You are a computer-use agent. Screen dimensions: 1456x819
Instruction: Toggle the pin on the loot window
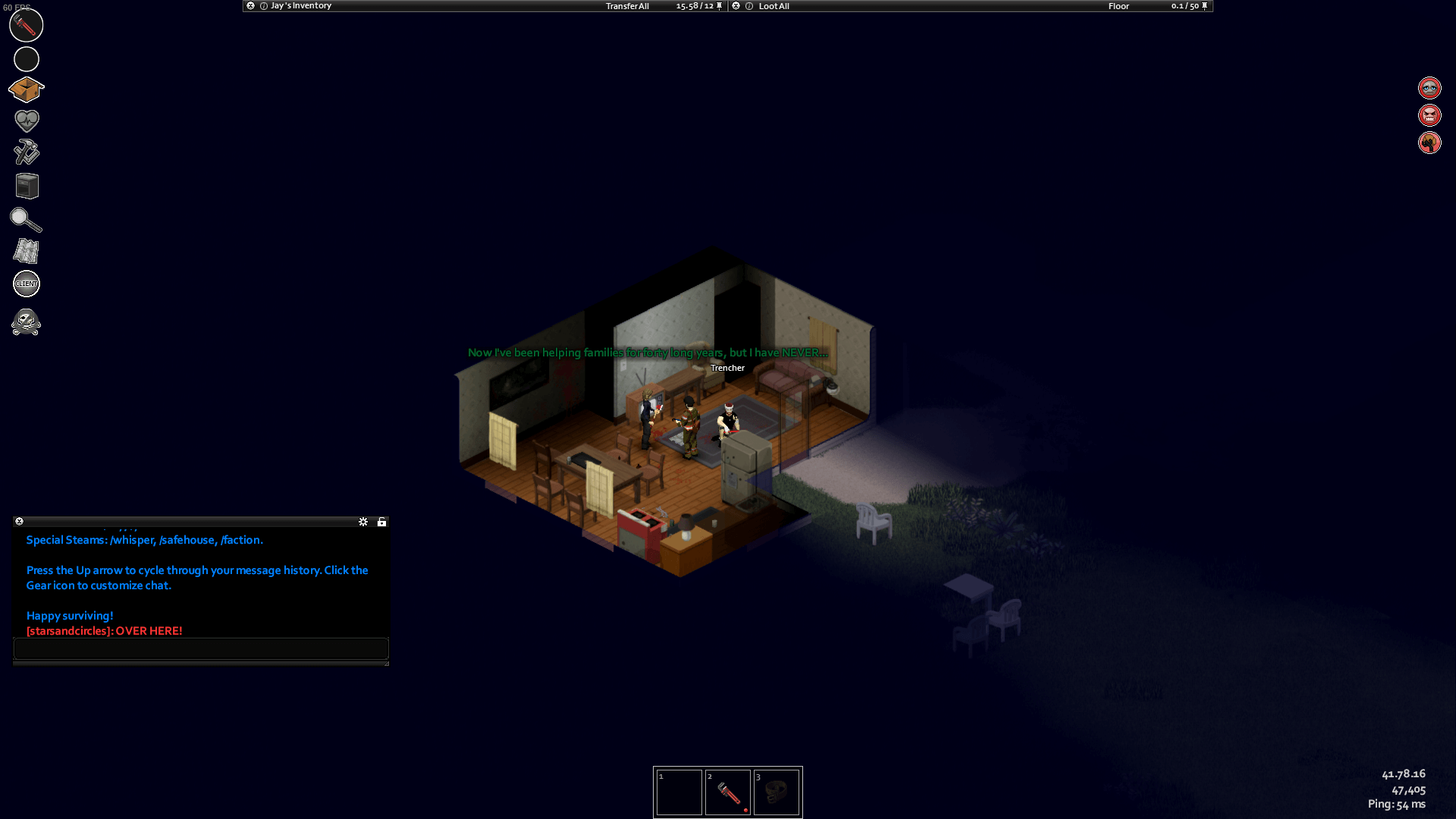pos(1204,6)
